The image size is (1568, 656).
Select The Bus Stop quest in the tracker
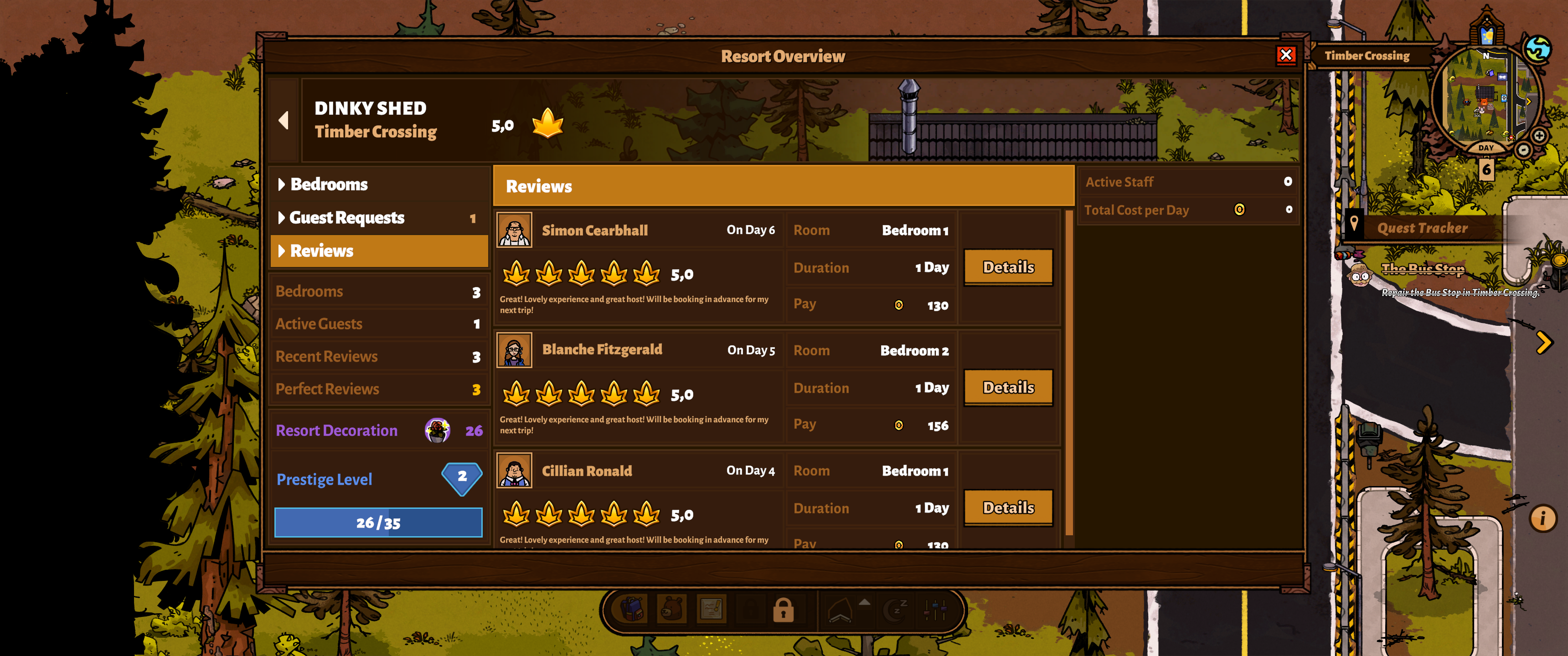pos(1423,268)
